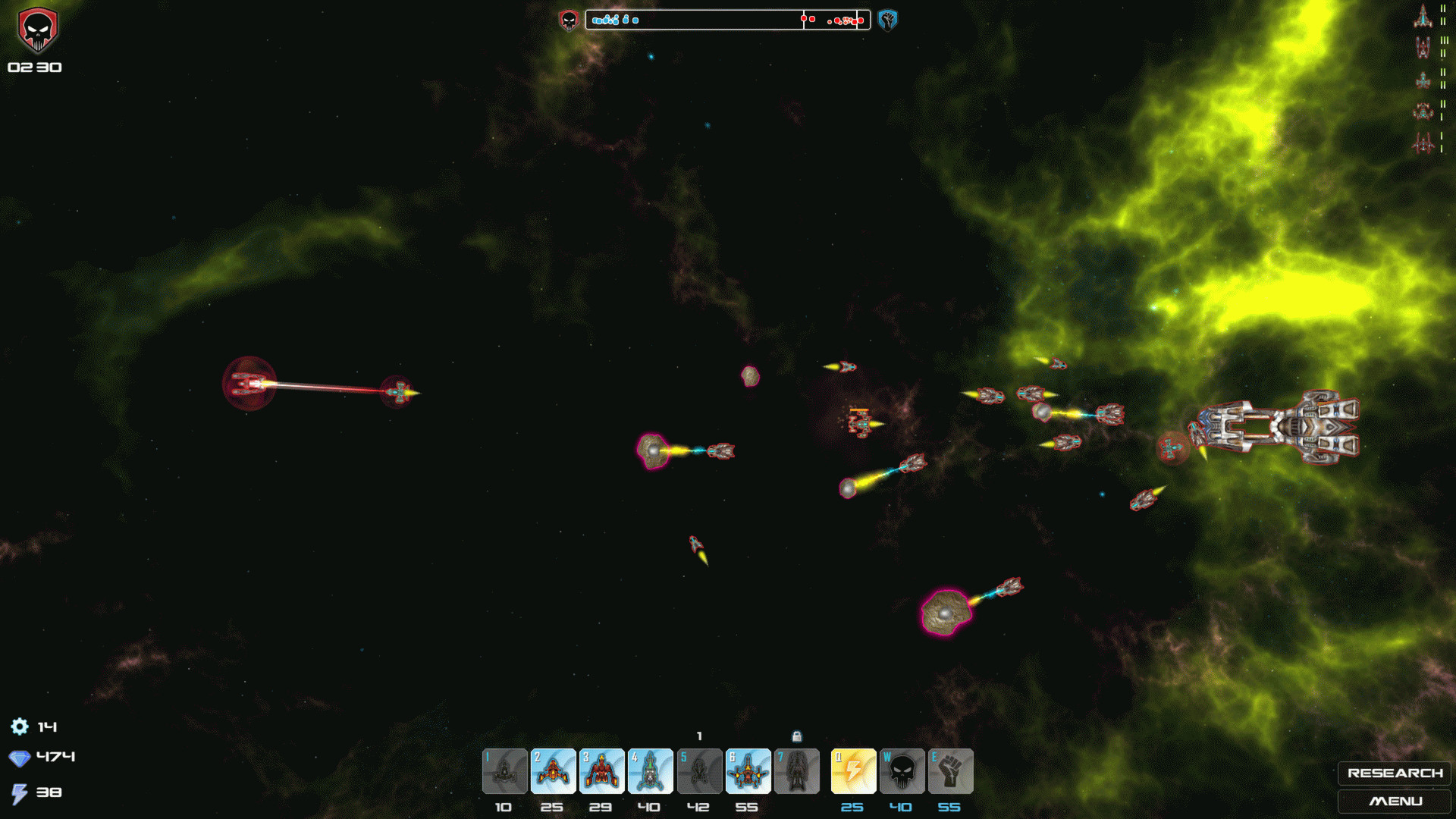
Task: Choose the green ship in slot 4
Action: (x=650, y=771)
